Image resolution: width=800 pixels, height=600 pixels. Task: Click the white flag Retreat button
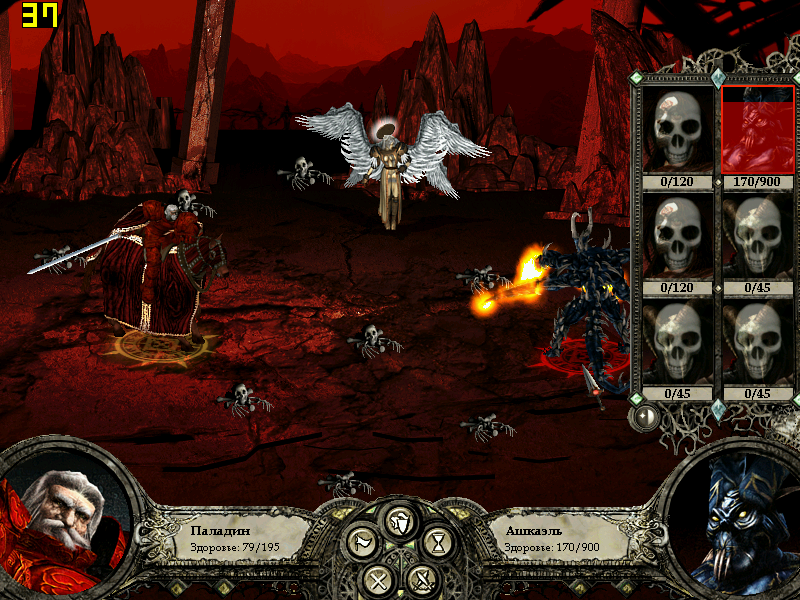pyautogui.click(x=362, y=544)
